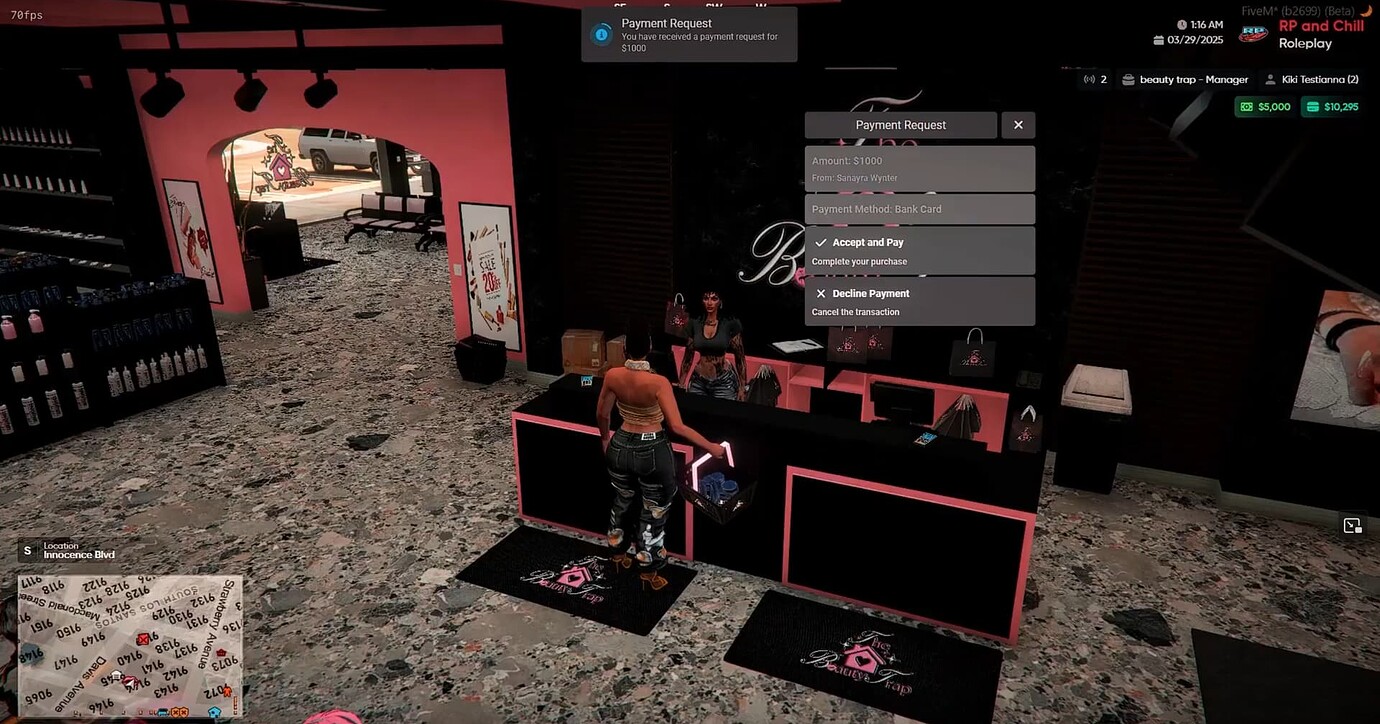Accept and Pay the payment request
This screenshot has width=1380, height=724.
tap(919, 250)
